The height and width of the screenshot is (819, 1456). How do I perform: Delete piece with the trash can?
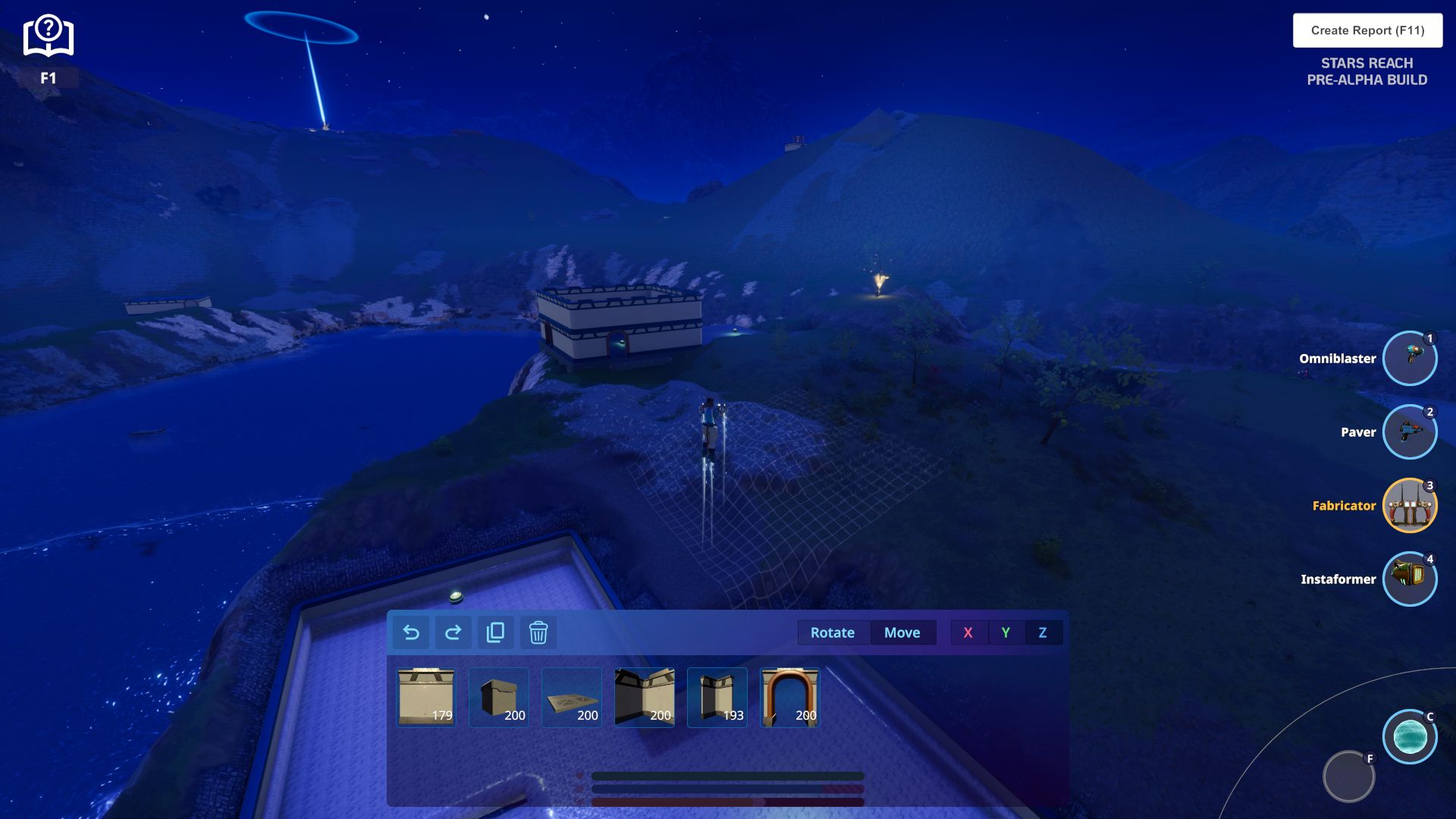tap(538, 632)
